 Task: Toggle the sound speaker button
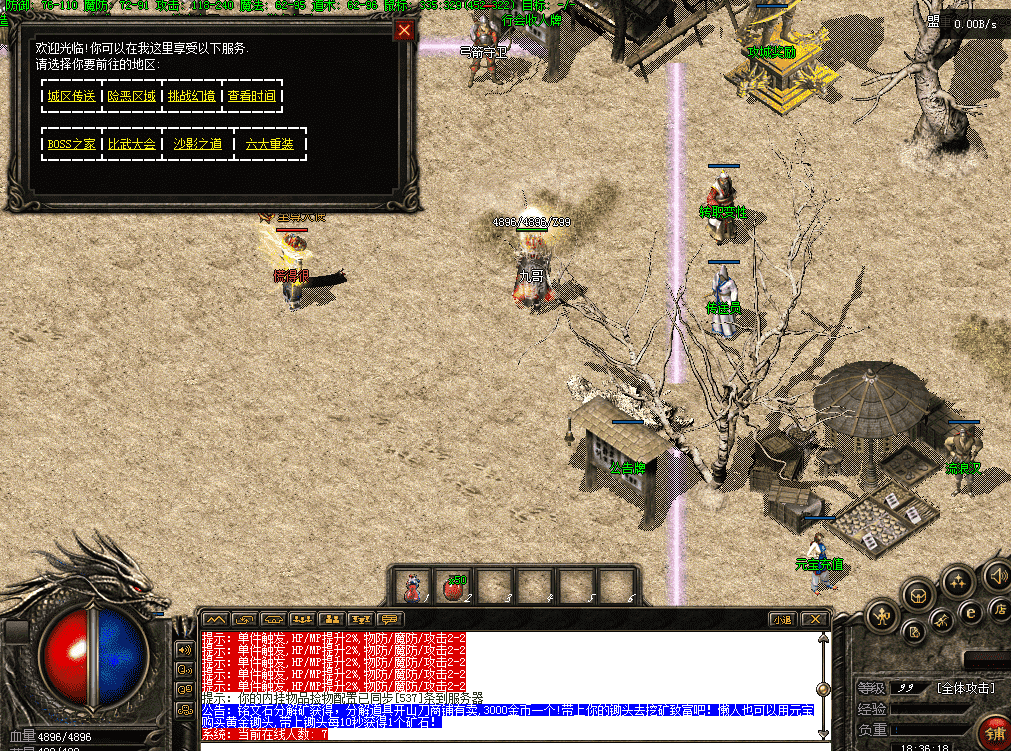[x=996, y=576]
